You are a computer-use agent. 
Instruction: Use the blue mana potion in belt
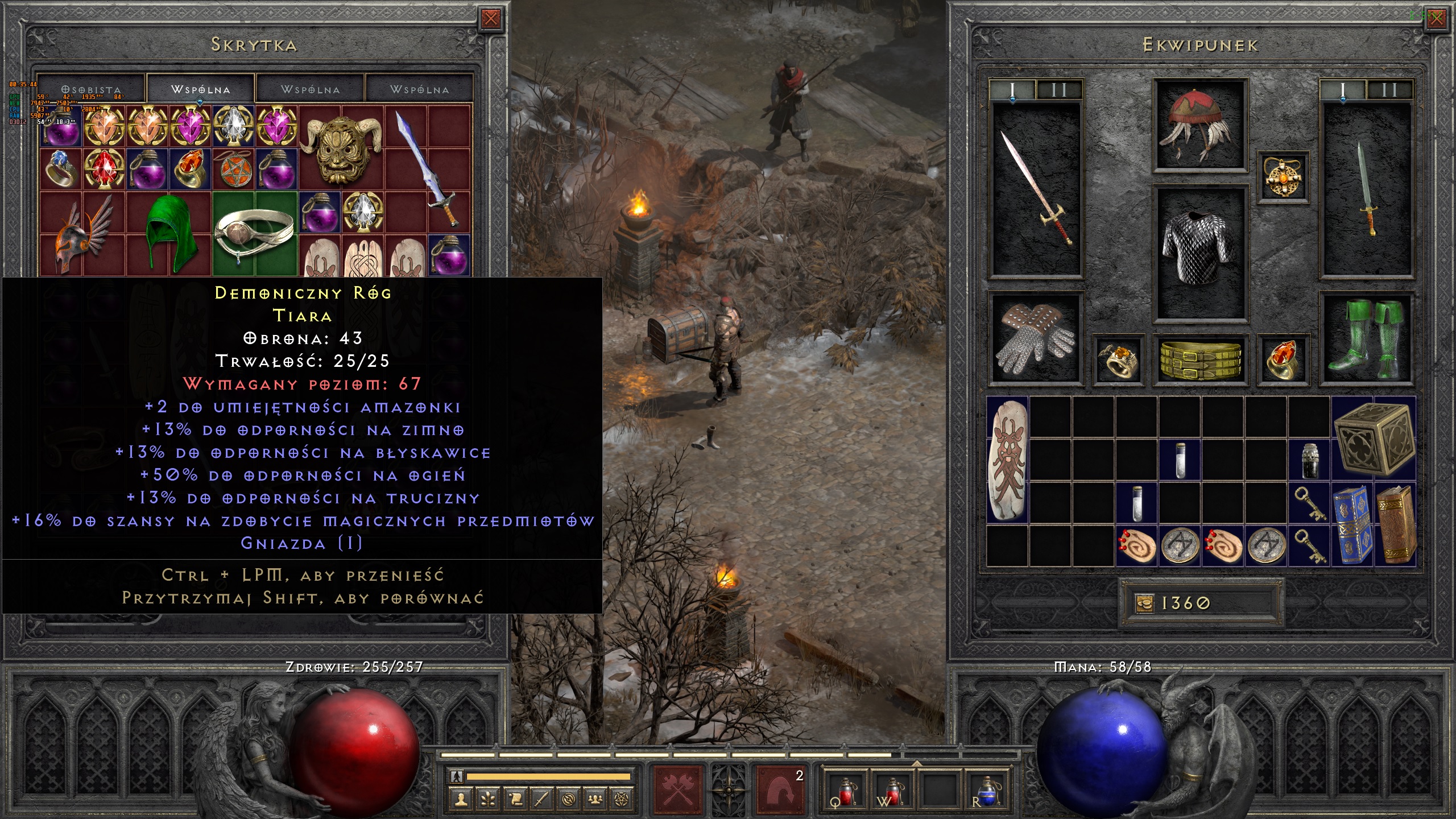click(988, 791)
